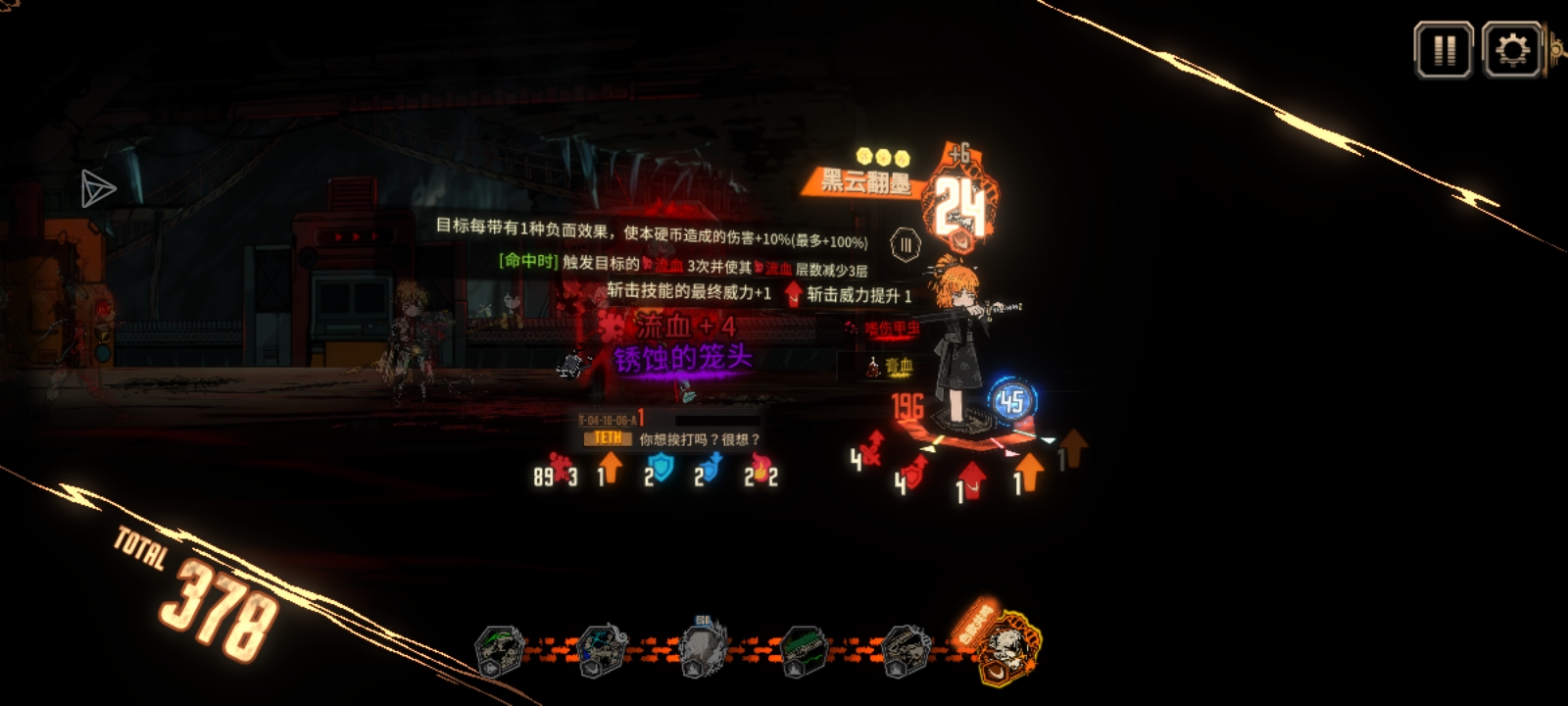This screenshot has width=1568, height=706.
Task: Open the gear settings menu
Action: click(x=1512, y=49)
